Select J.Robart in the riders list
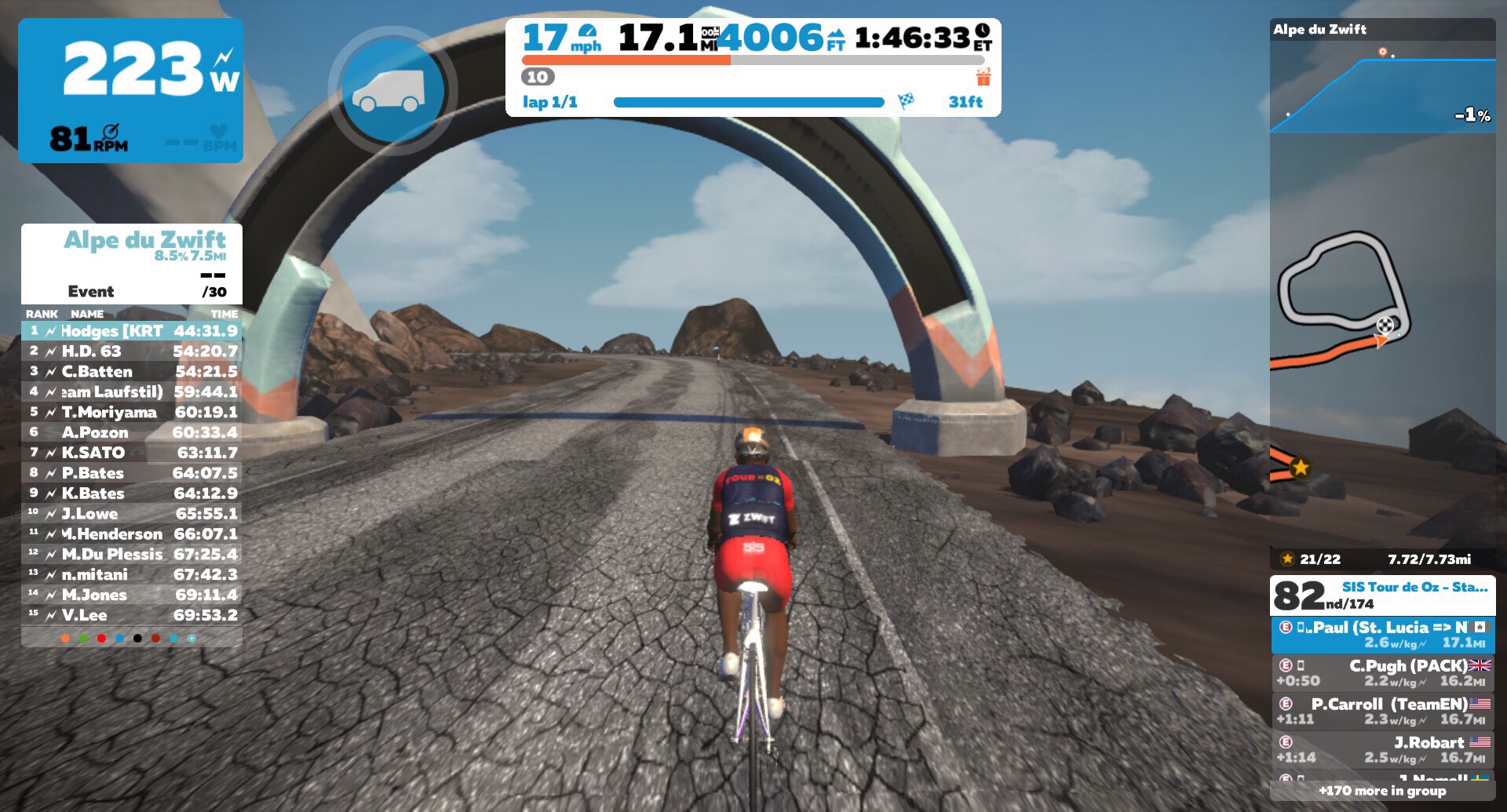 [x=1382, y=749]
